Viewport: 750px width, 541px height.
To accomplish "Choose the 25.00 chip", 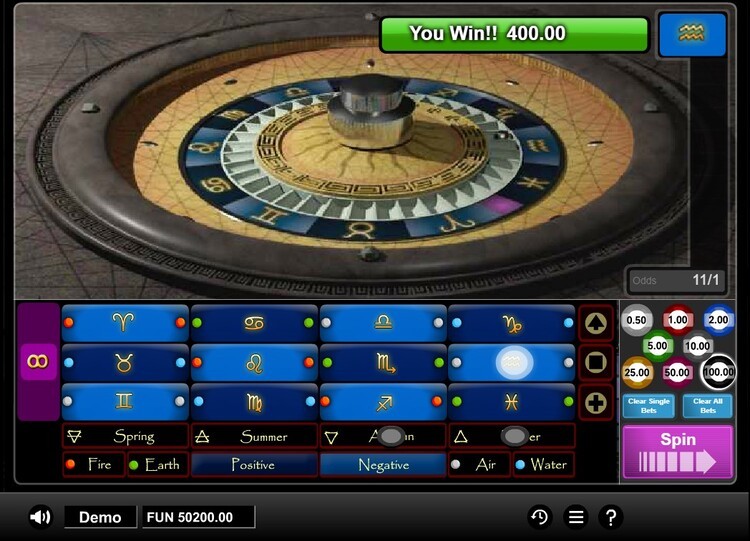I will [638, 372].
